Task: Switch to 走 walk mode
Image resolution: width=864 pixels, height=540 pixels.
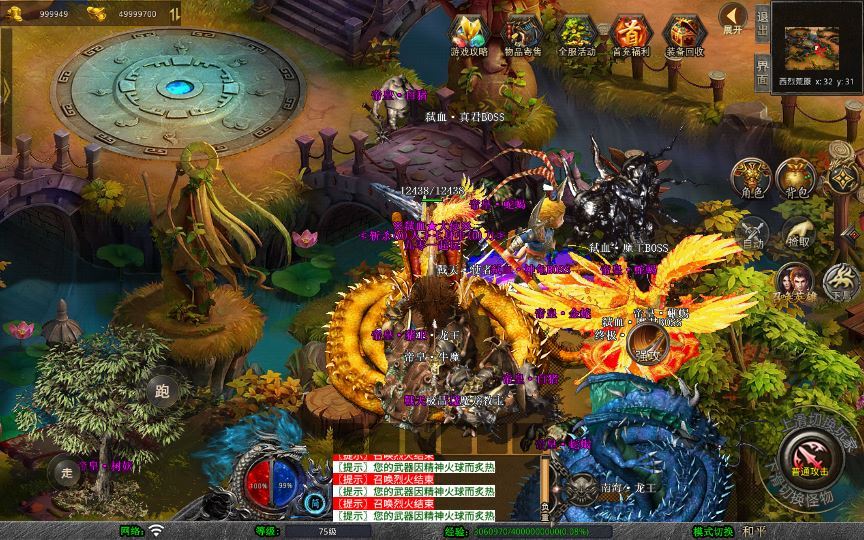Action: (67, 473)
